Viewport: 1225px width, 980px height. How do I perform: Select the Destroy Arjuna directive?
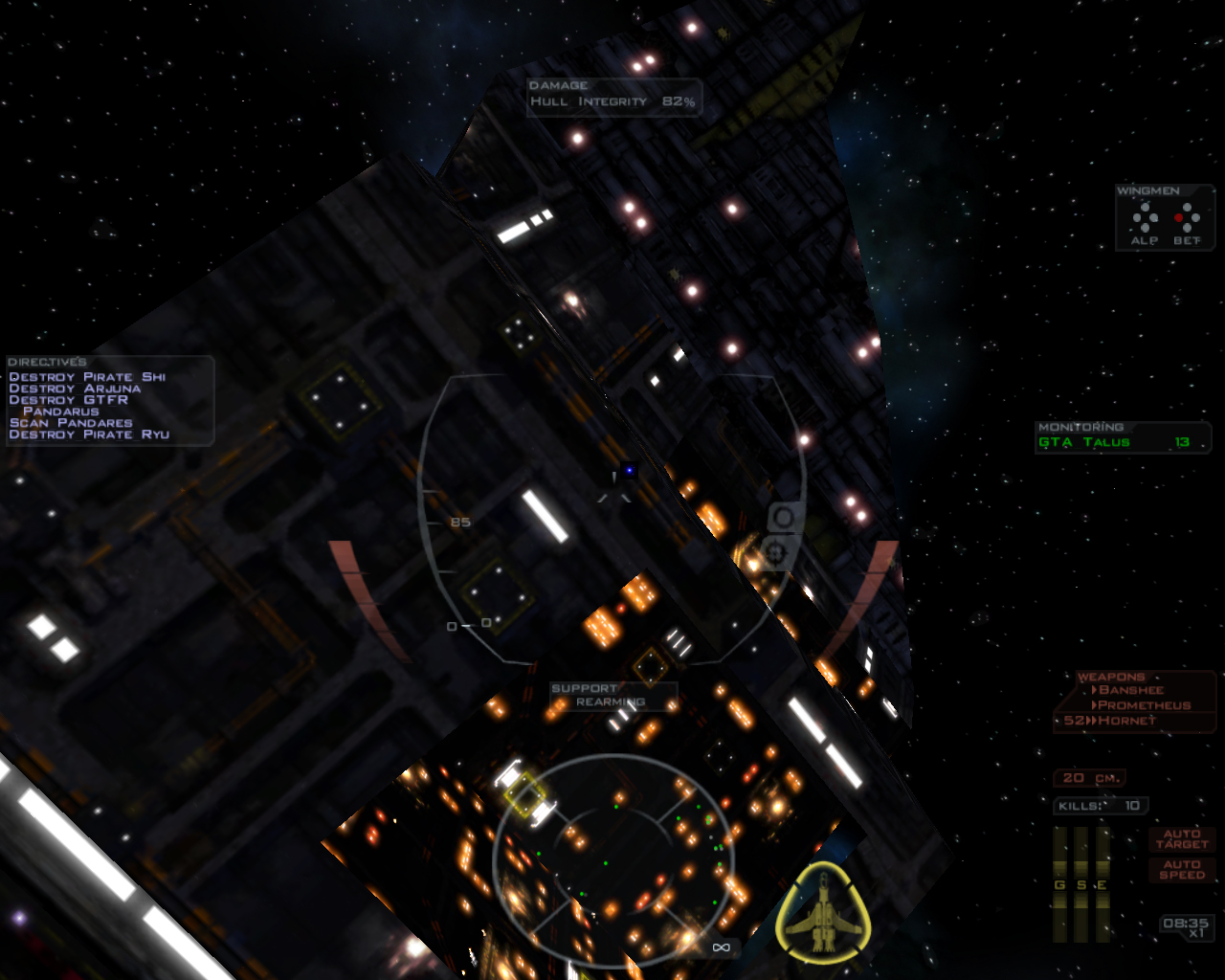click(75, 389)
